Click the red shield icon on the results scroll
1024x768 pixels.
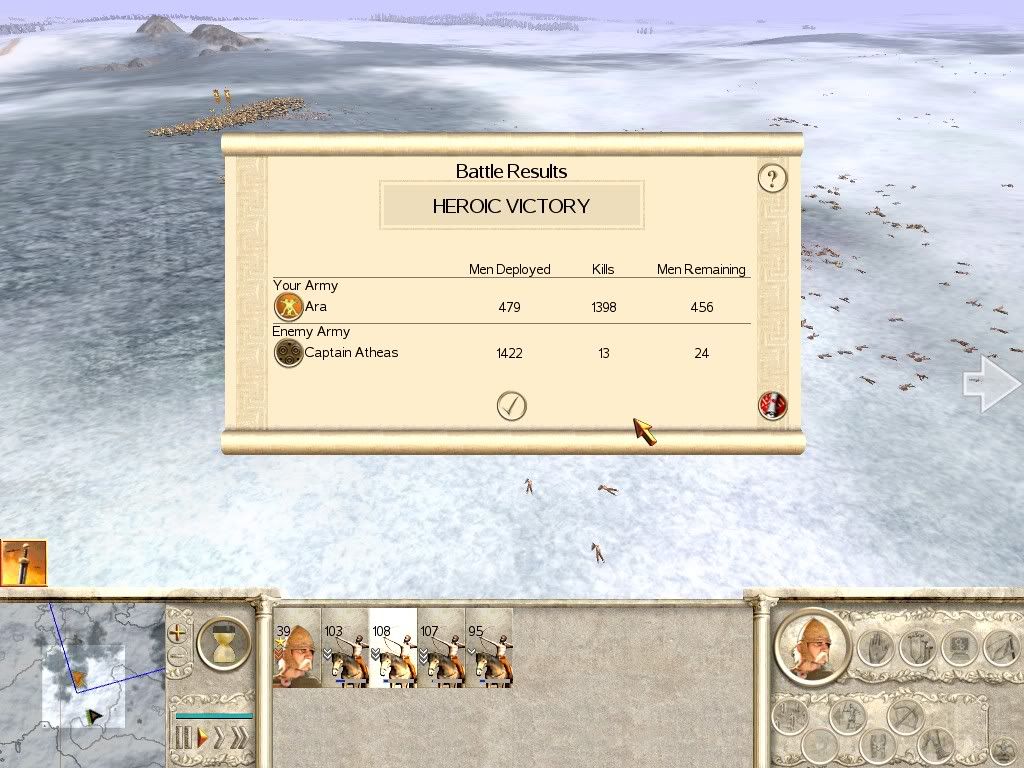pyautogui.click(x=773, y=406)
